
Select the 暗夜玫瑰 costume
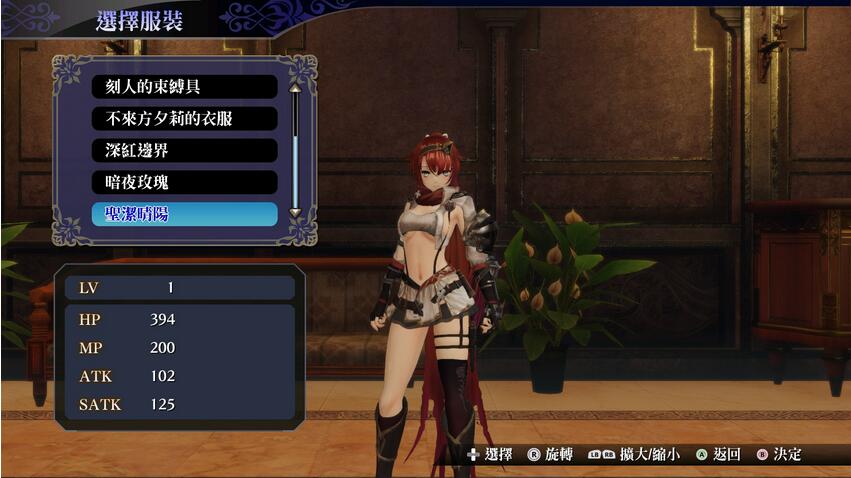click(184, 183)
